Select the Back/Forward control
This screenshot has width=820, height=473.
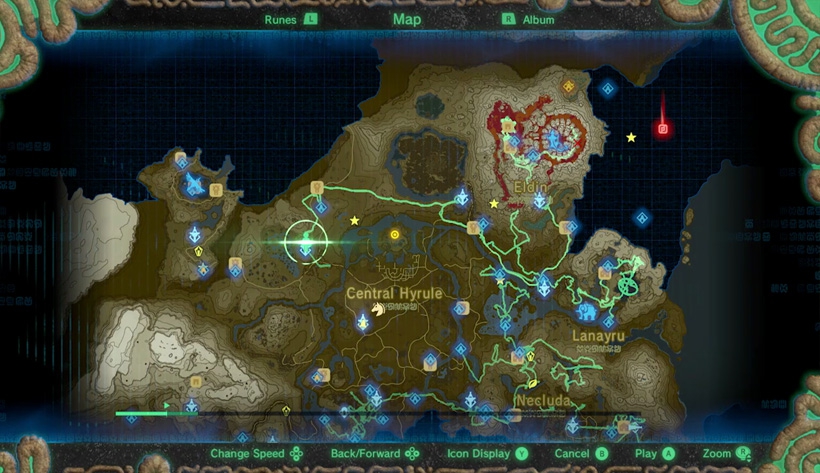[374, 454]
